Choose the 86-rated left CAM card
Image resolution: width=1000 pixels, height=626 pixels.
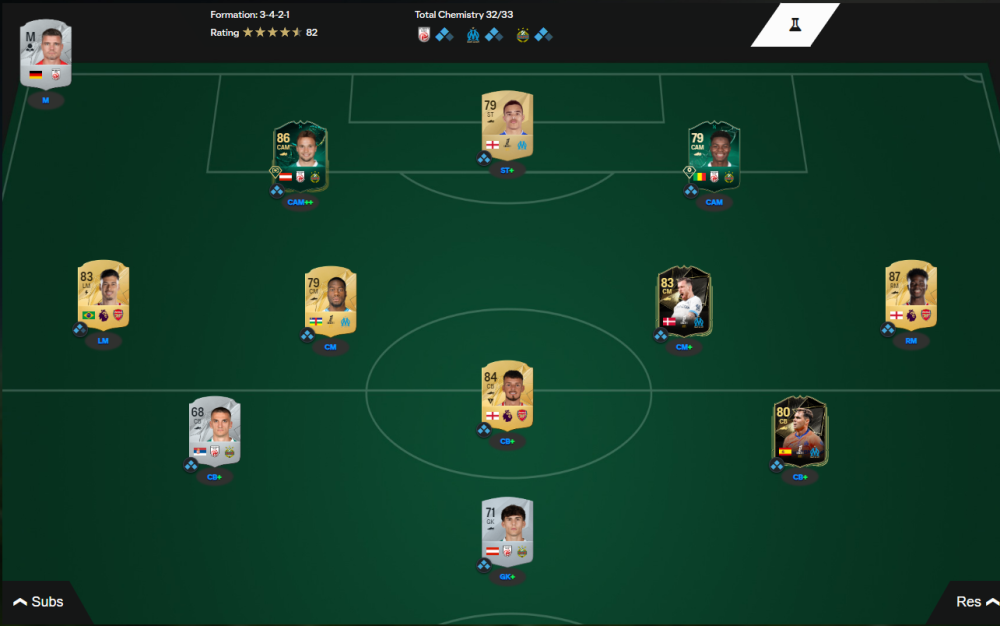pyautogui.click(x=300, y=157)
